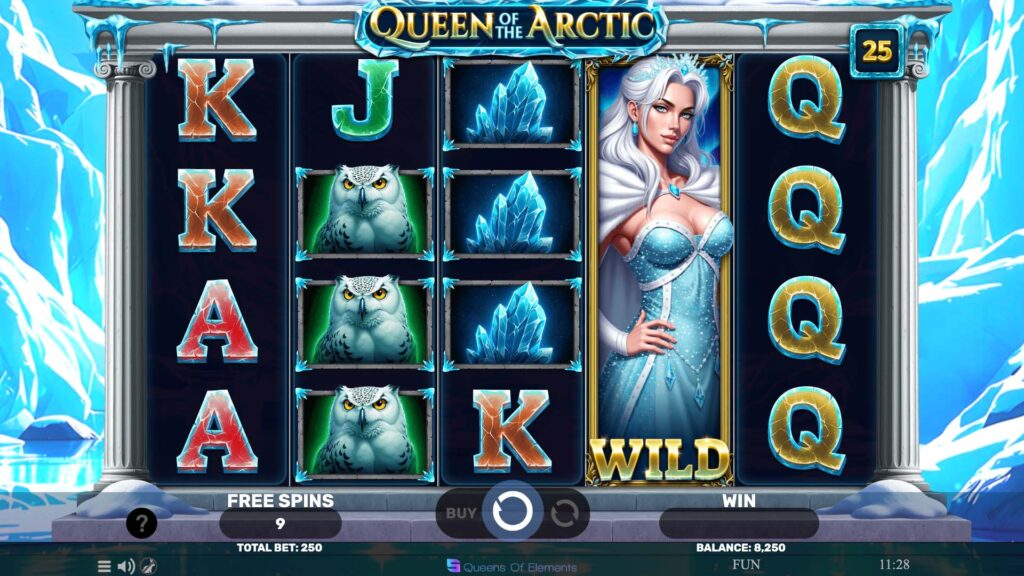Spin the reels with the center button

pyautogui.click(x=513, y=512)
